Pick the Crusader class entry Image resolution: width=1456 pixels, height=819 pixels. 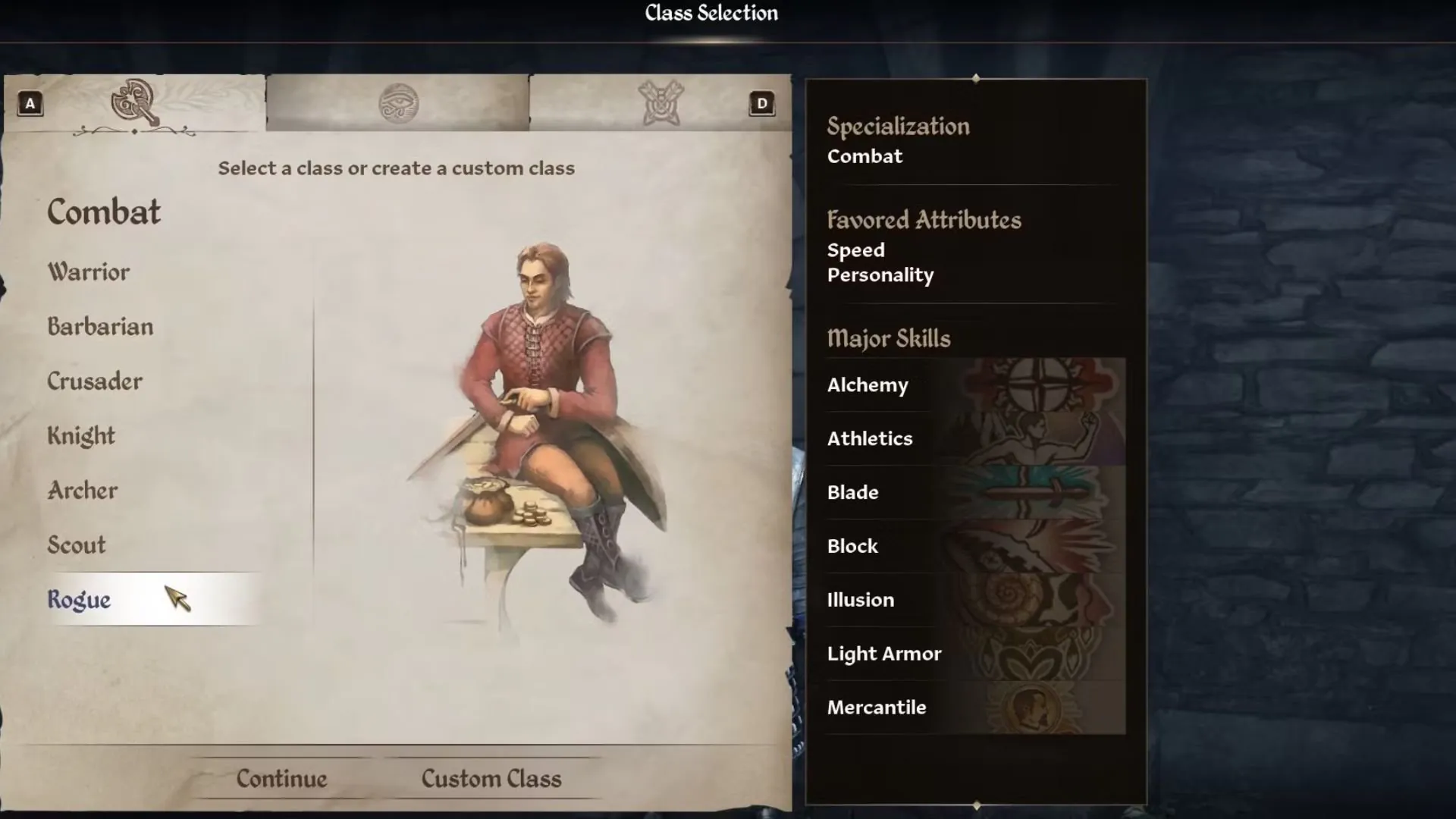click(x=95, y=381)
